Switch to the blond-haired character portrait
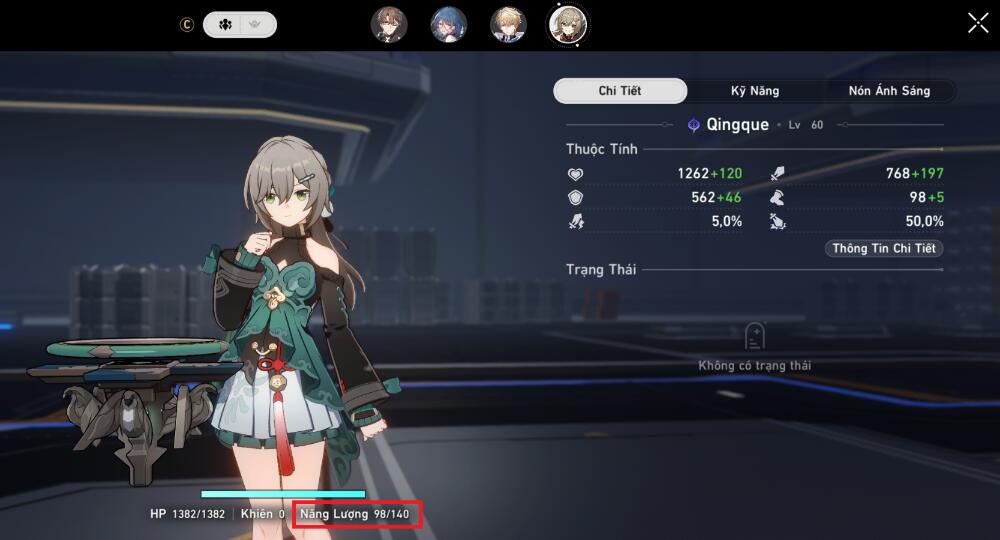 (508, 25)
